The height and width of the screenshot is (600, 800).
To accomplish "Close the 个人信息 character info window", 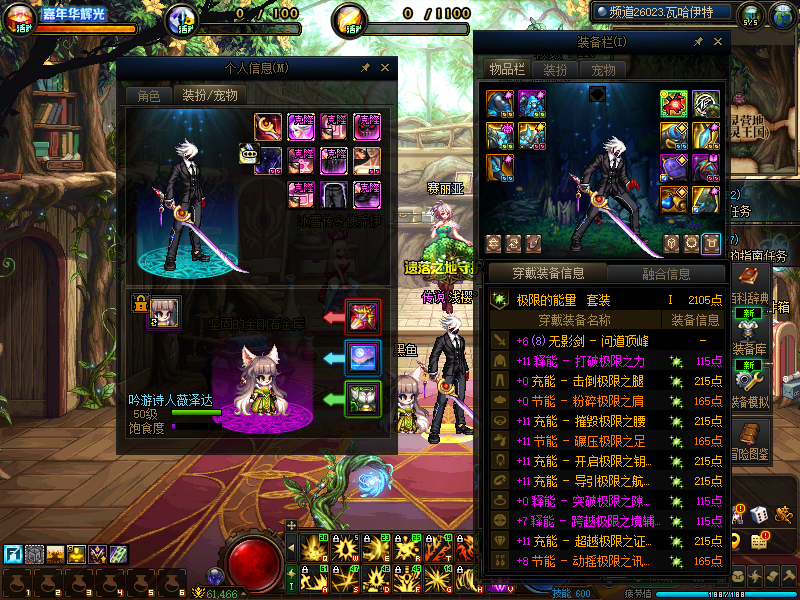I will coord(385,68).
